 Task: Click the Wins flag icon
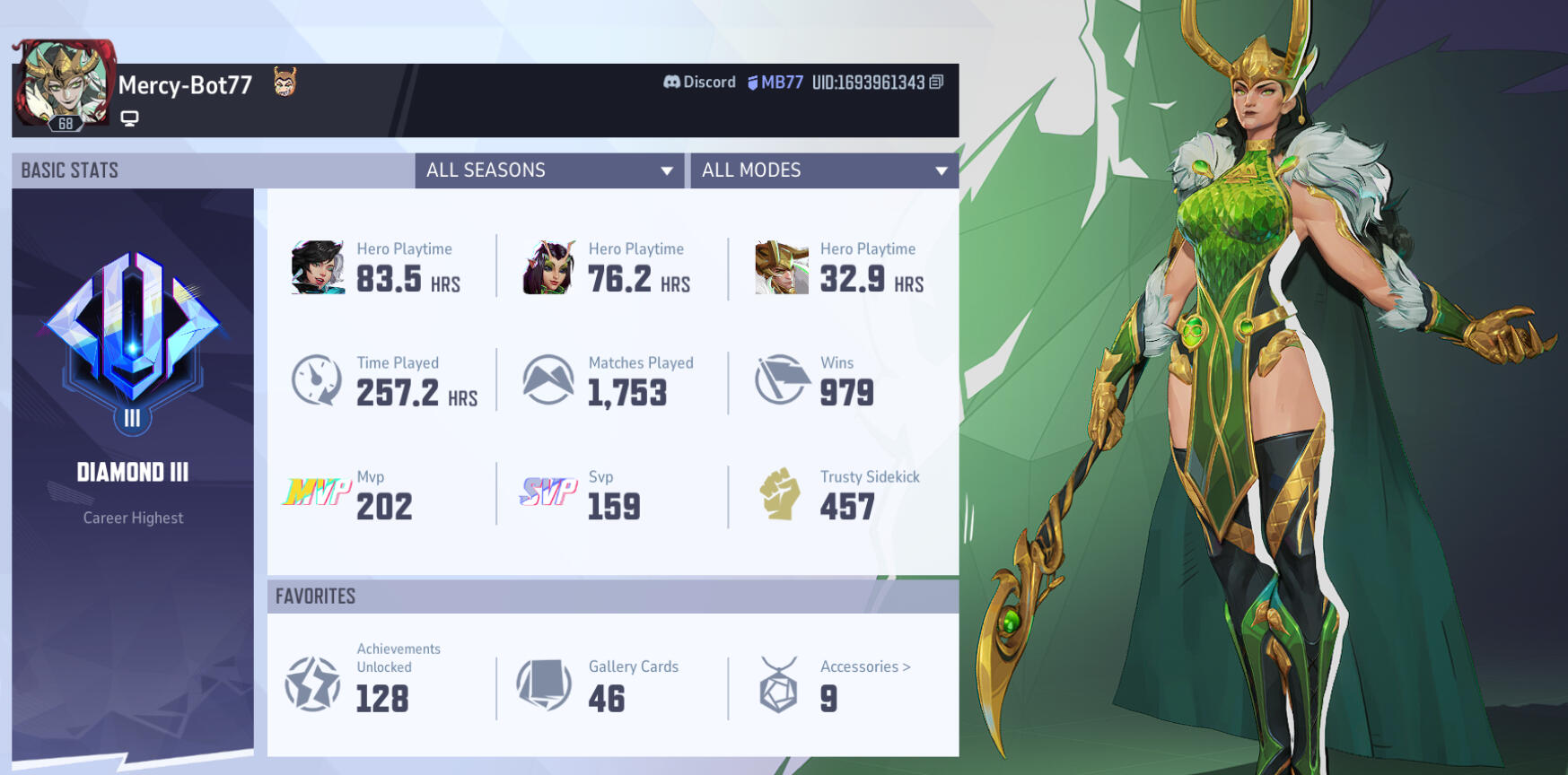780,379
